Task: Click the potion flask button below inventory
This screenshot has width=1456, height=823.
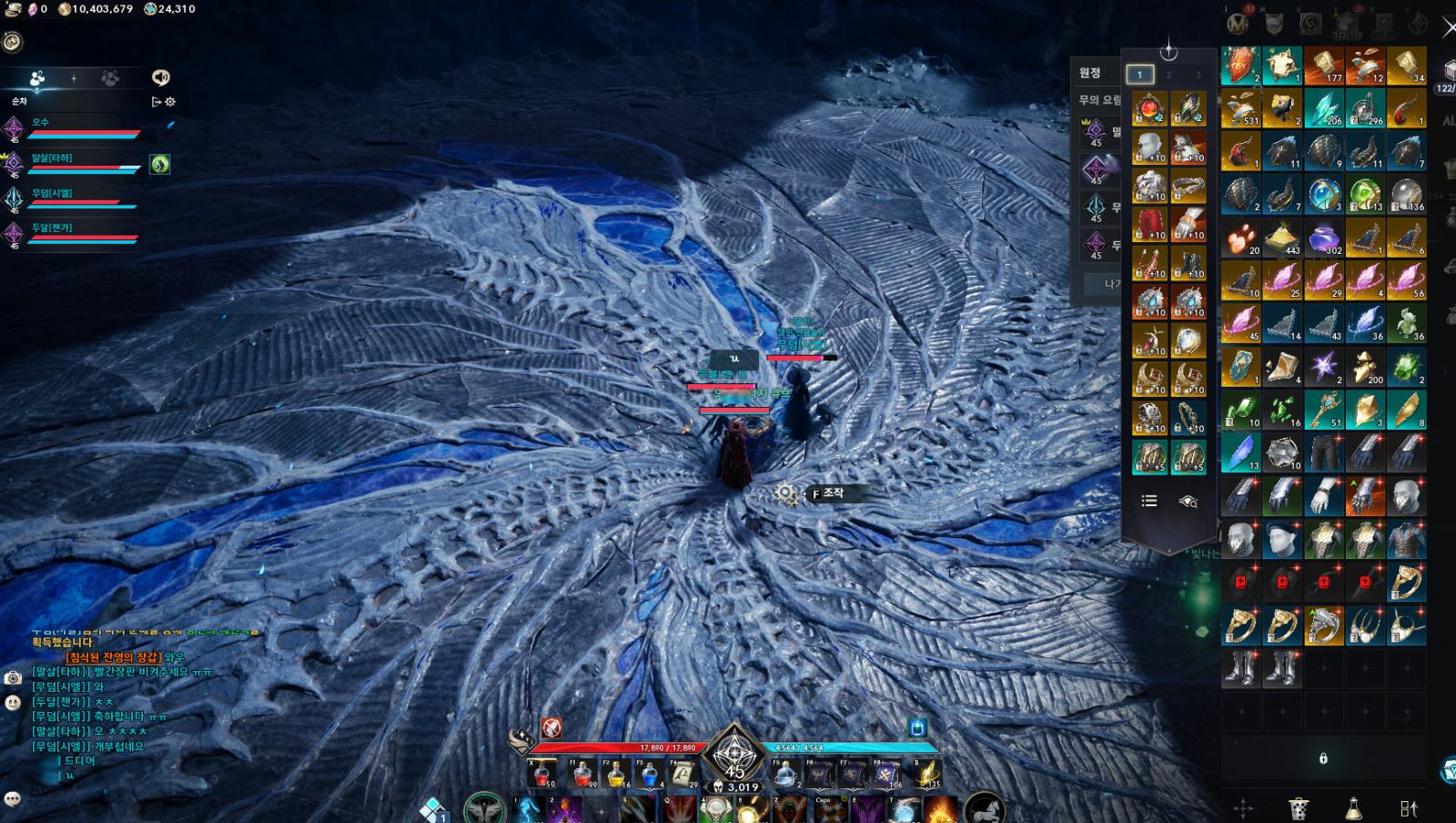Action: (x=1354, y=808)
